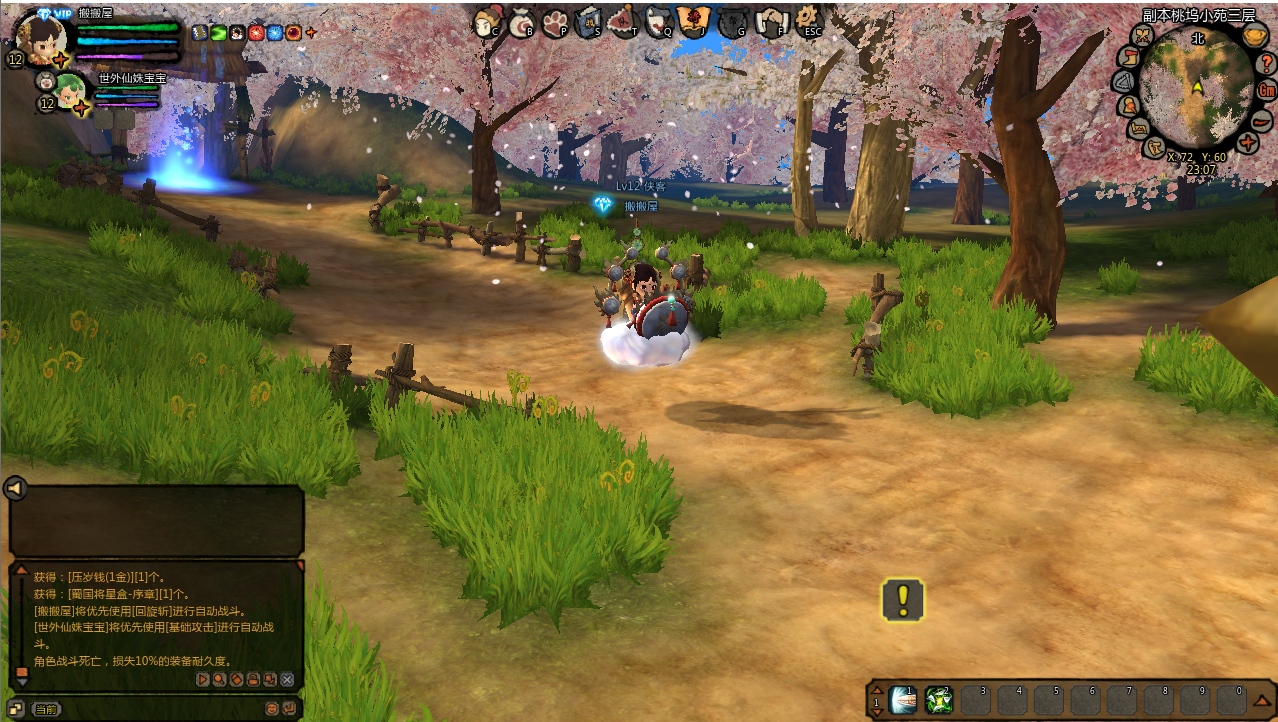Open the bag icon labeled B
Image resolution: width=1278 pixels, height=722 pixels.
(521, 20)
